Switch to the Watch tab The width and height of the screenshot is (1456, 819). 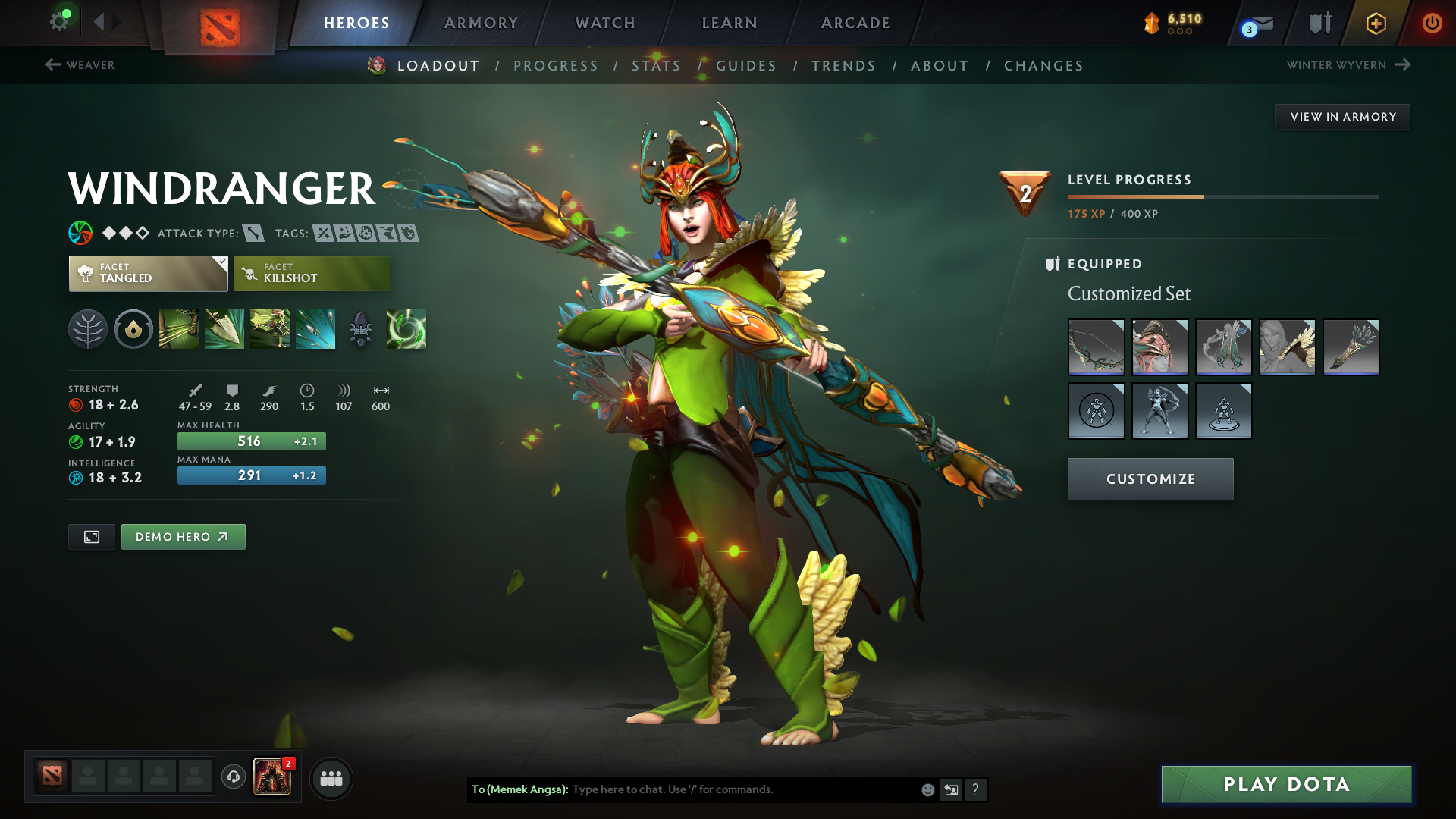[x=605, y=23]
